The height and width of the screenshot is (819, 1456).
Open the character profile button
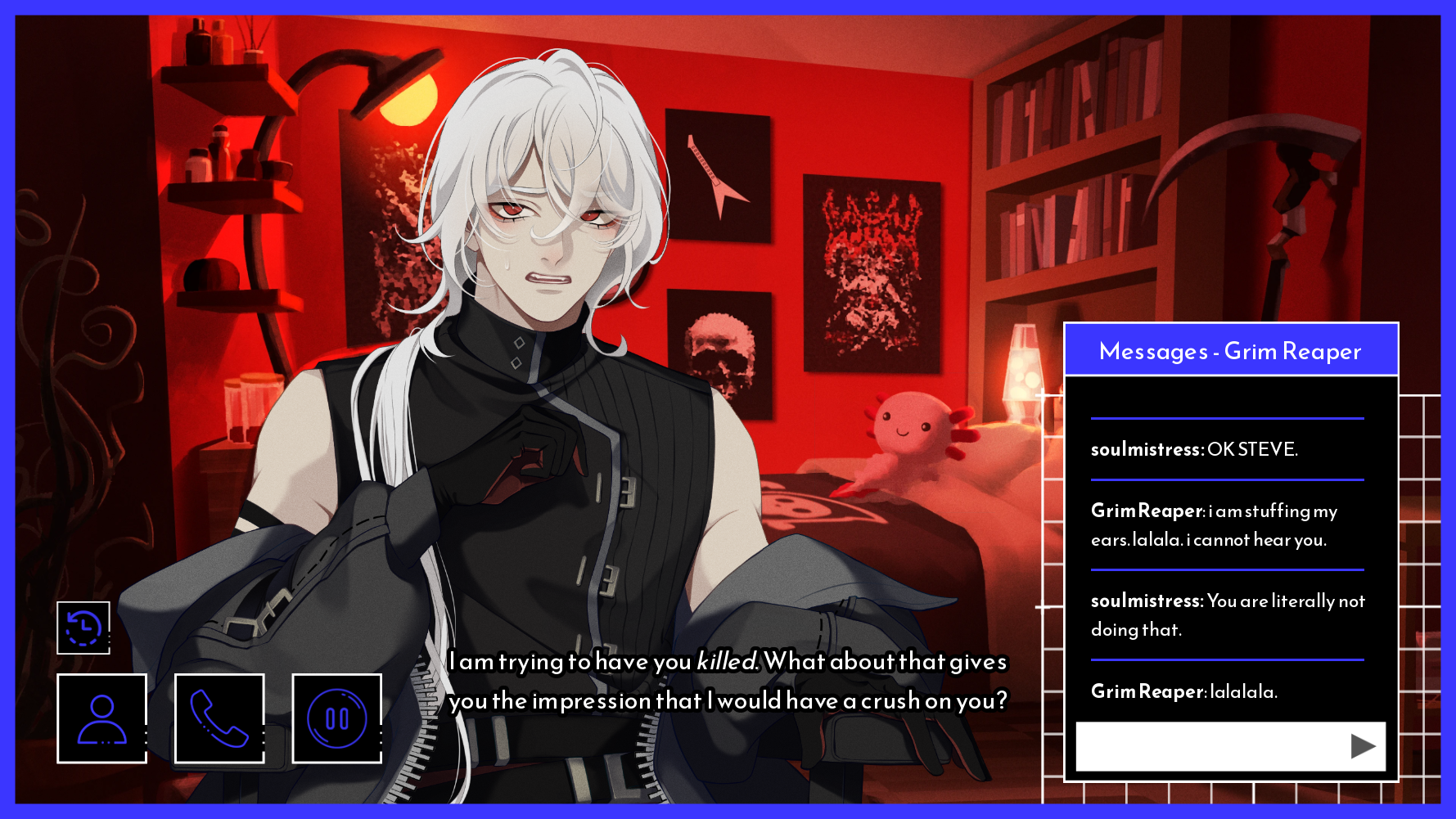pyautogui.click(x=102, y=718)
